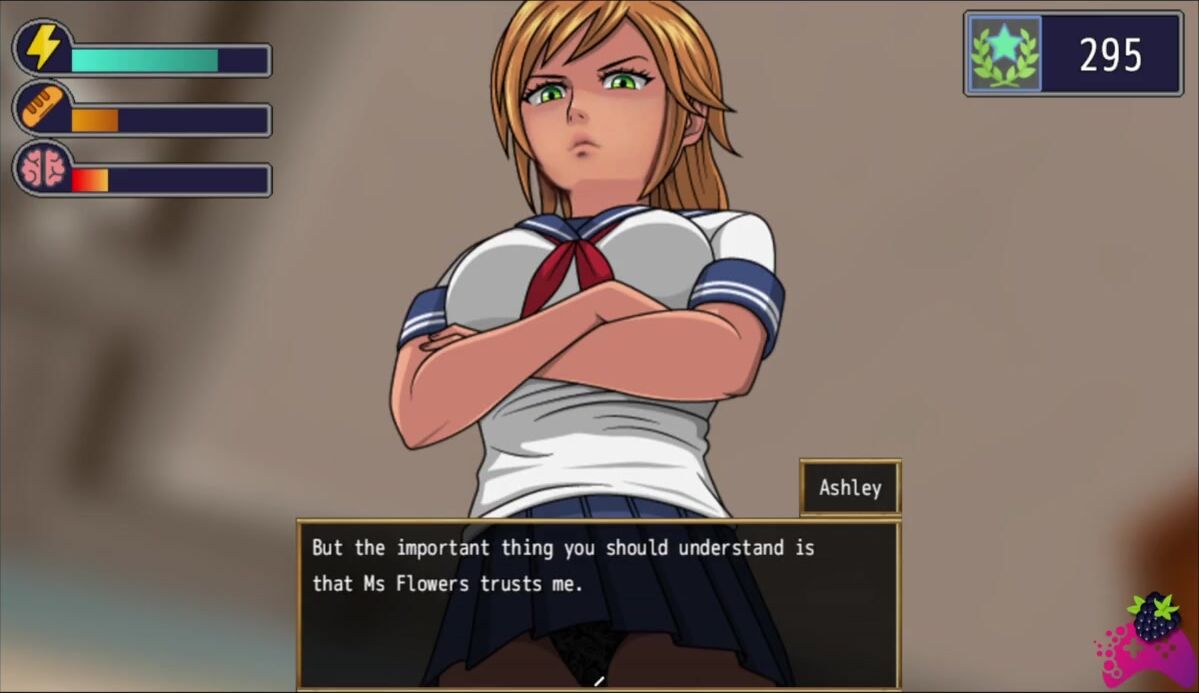
Task: Open the star laurel points icon
Action: pyautogui.click(x=1004, y=54)
